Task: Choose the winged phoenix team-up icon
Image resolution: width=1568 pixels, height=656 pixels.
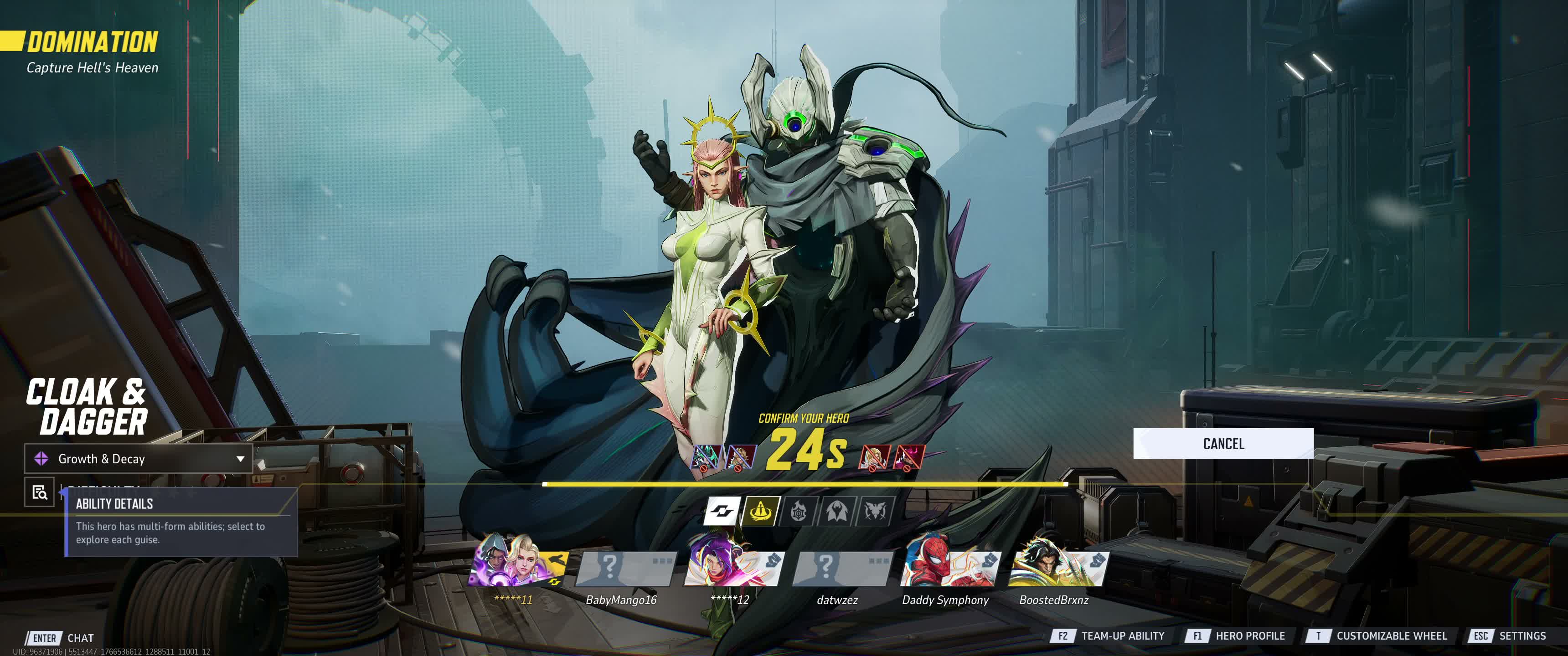Action: [x=875, y=511]
